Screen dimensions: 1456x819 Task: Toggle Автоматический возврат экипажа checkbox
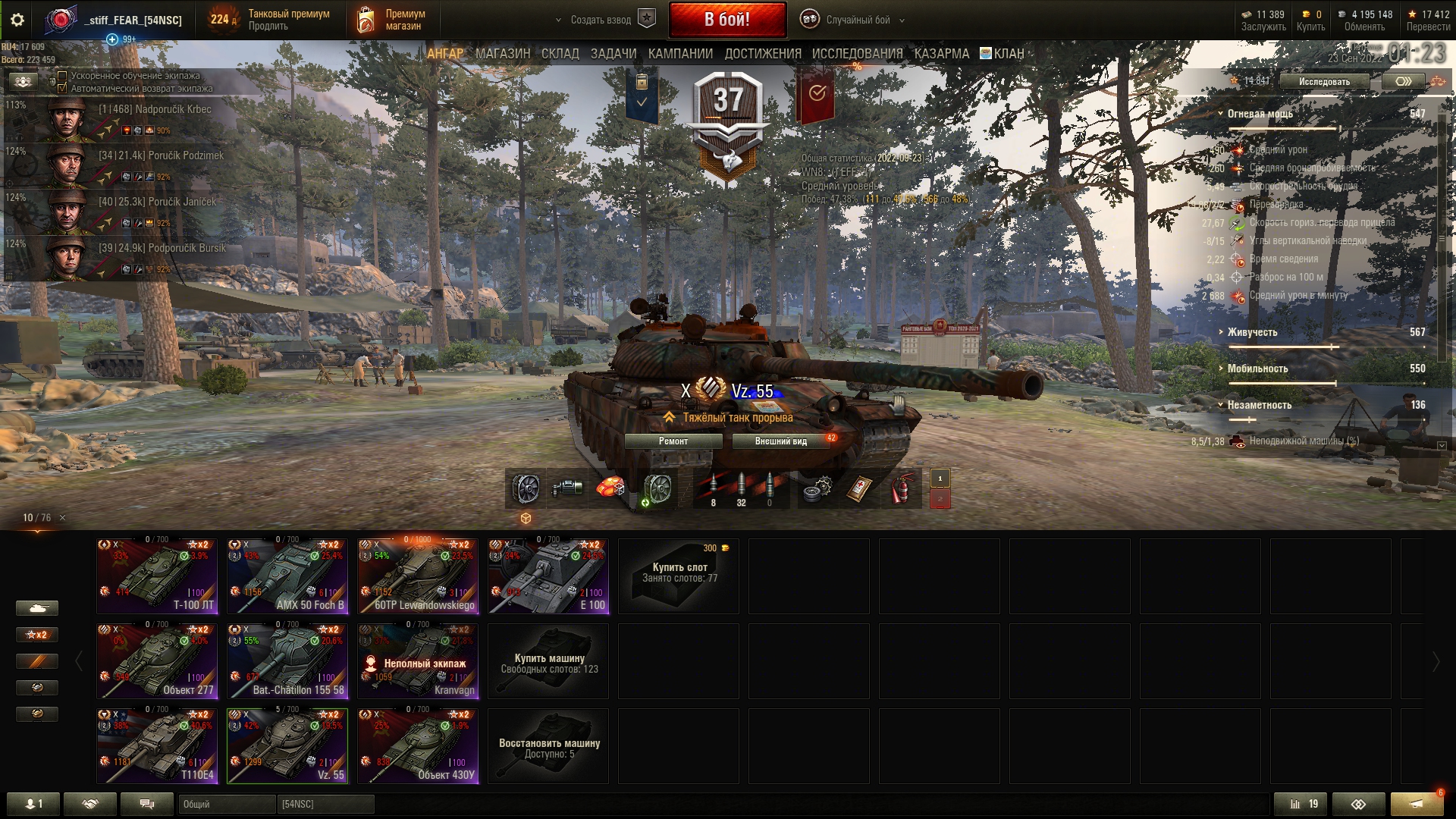(x=63, y=88)
